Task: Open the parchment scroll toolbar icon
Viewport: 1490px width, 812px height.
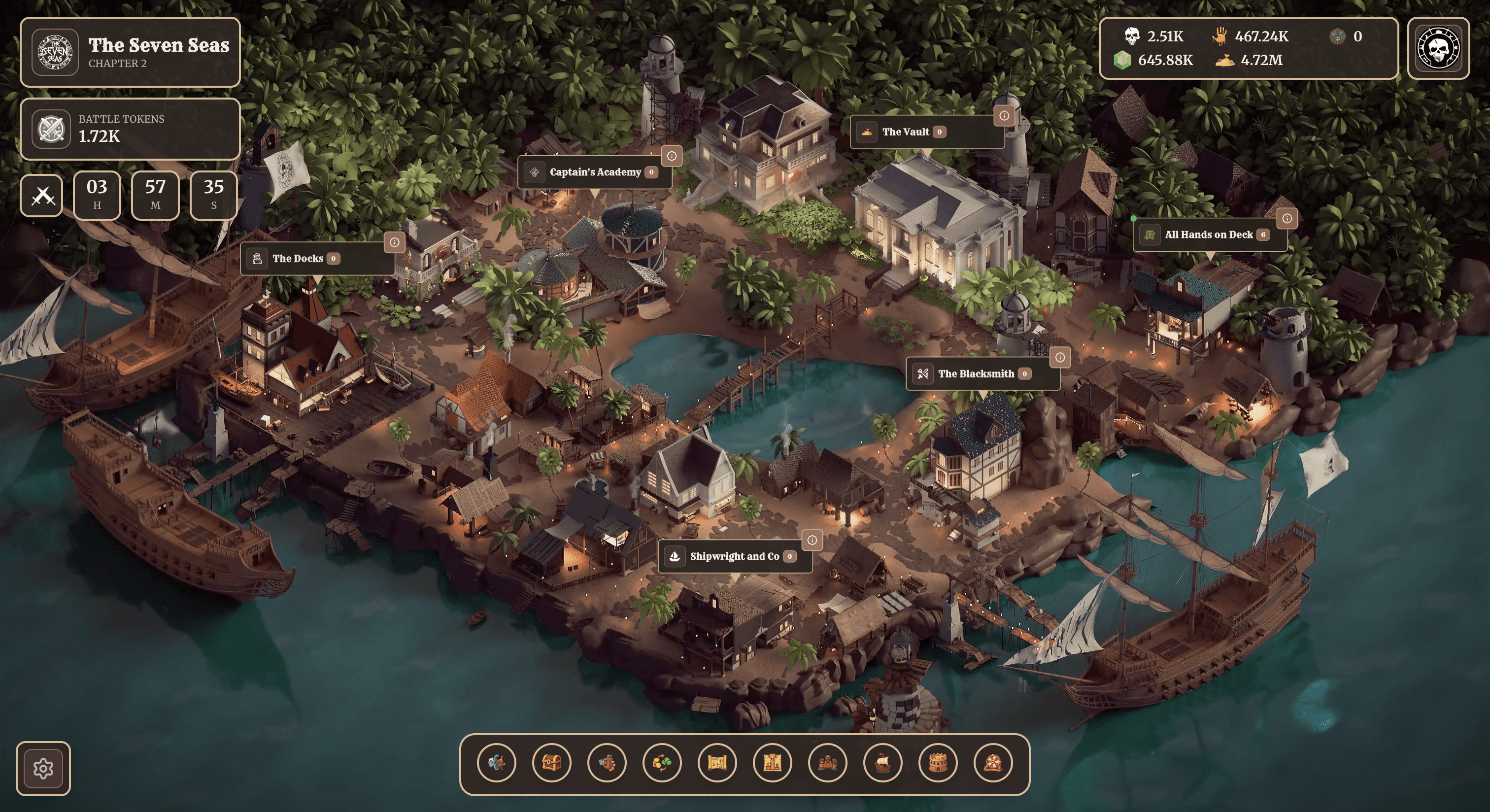Action: [x=717, y=763]
